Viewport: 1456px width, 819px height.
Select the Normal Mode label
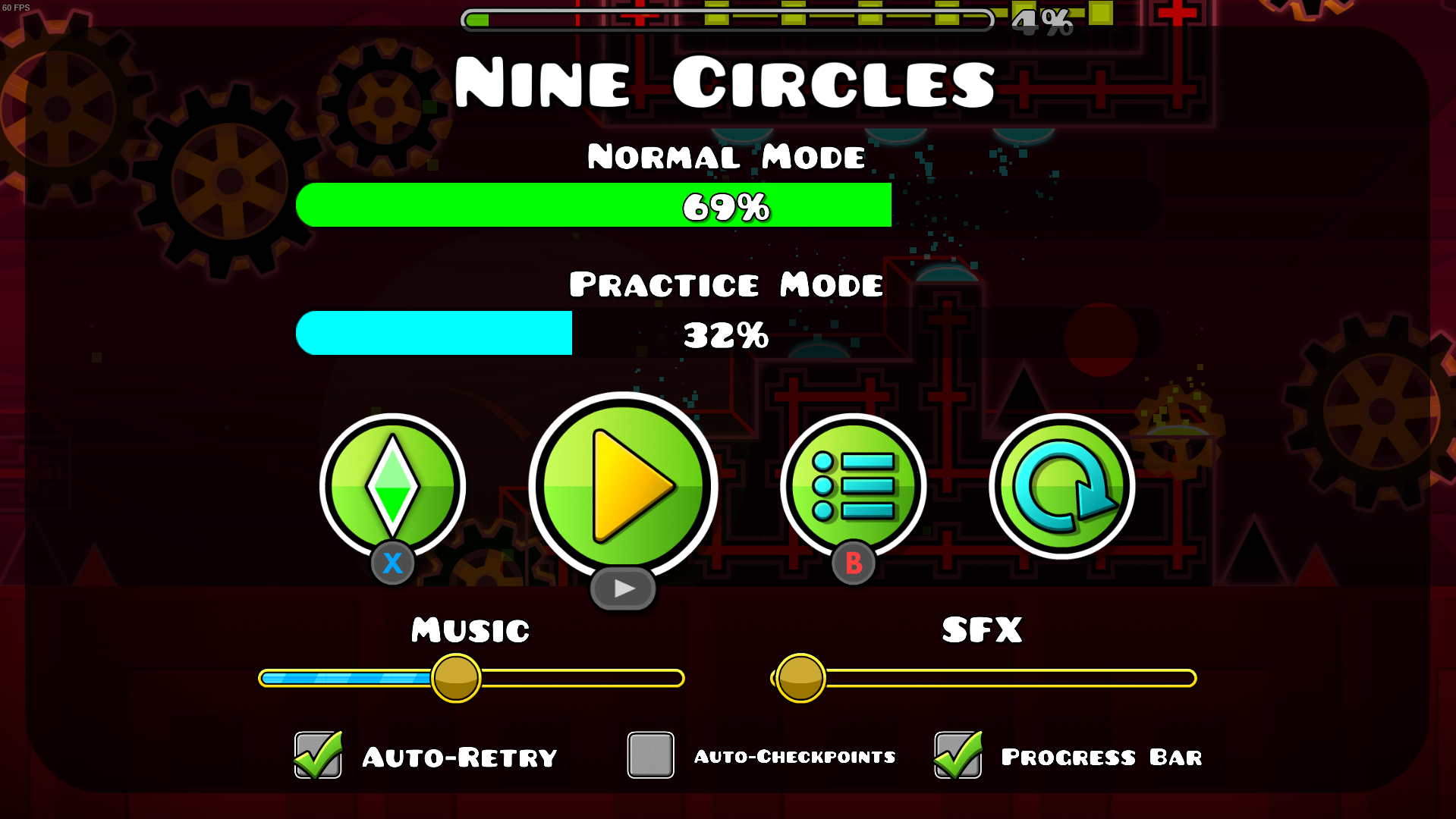[725, 157]
